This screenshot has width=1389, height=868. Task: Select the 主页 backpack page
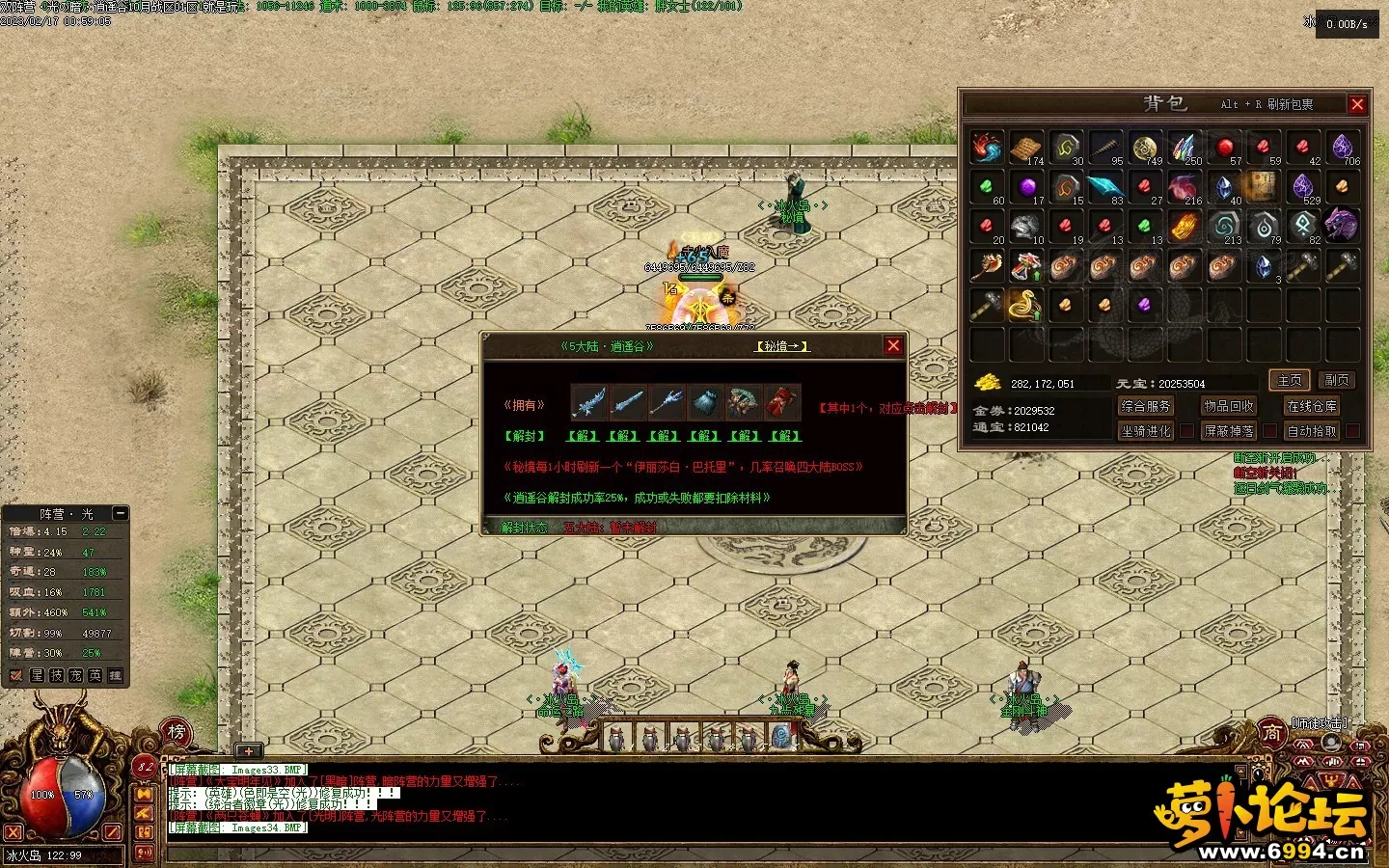pos(1290,380)
